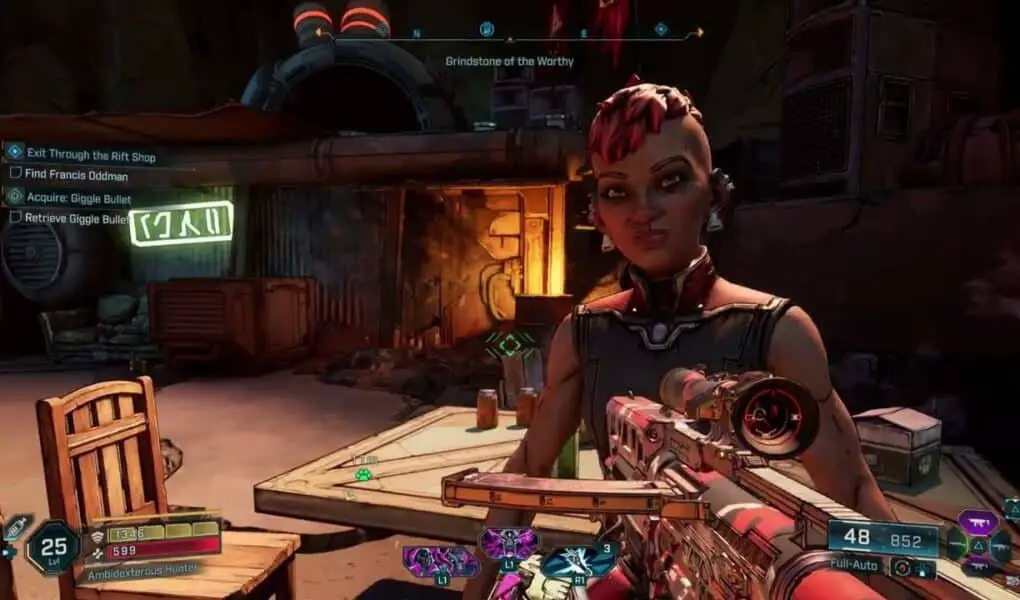This screenshot has height=600, width=1020.
Task: Click the level 25 hexagon badge
Action: coord(53,547)
